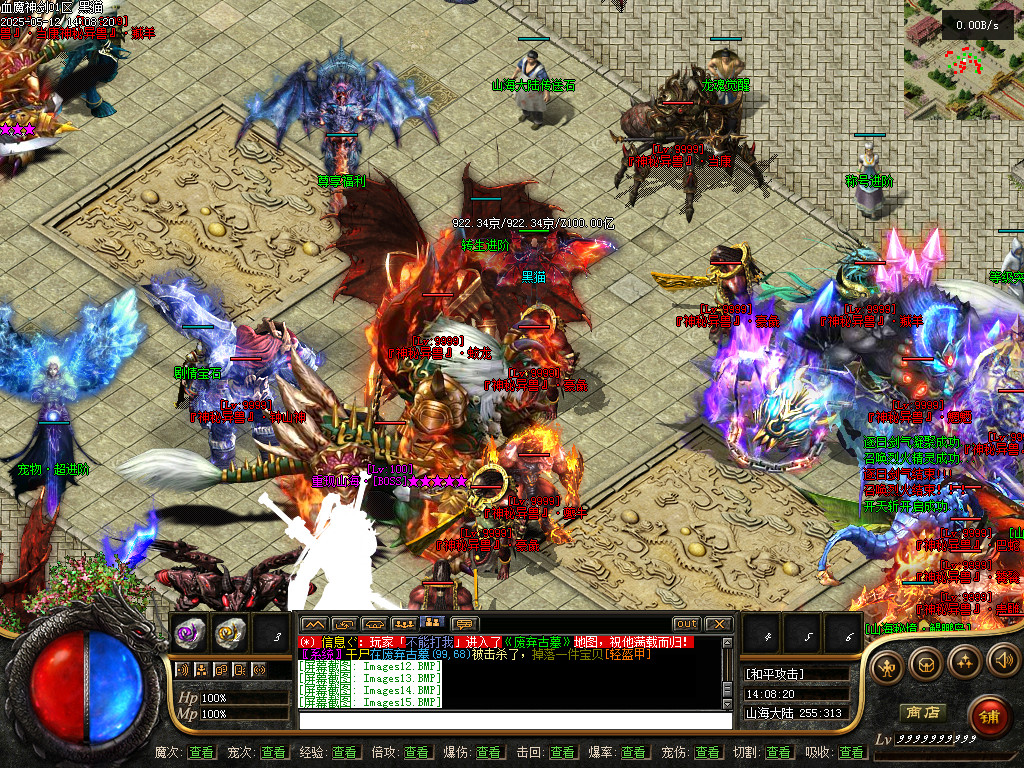Screen dimensions: 1024x768
Task: View 爆伤 stat via 查看
Action: click(489, 752)
